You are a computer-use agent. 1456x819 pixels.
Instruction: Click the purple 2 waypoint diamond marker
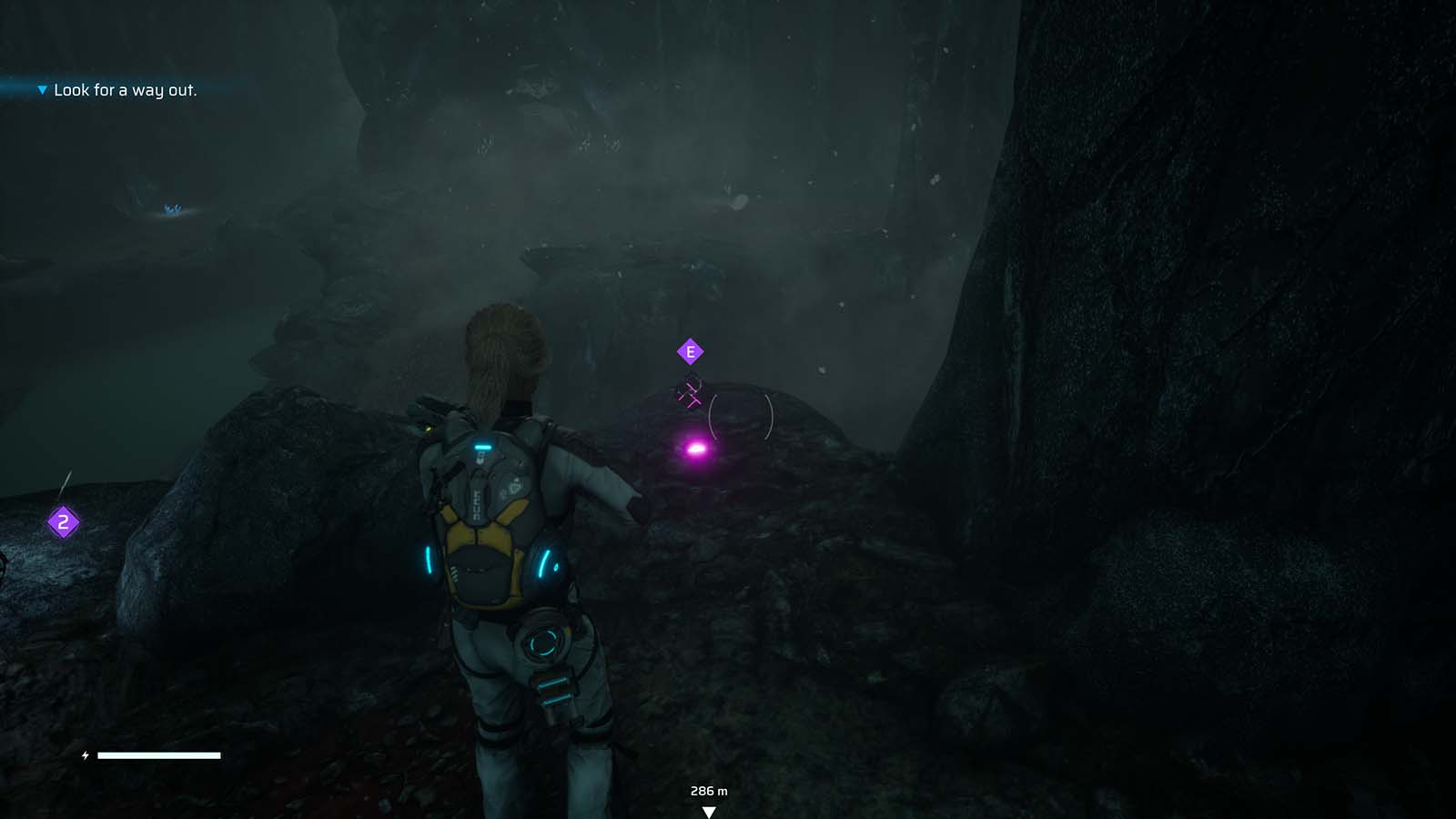[62, 521]
